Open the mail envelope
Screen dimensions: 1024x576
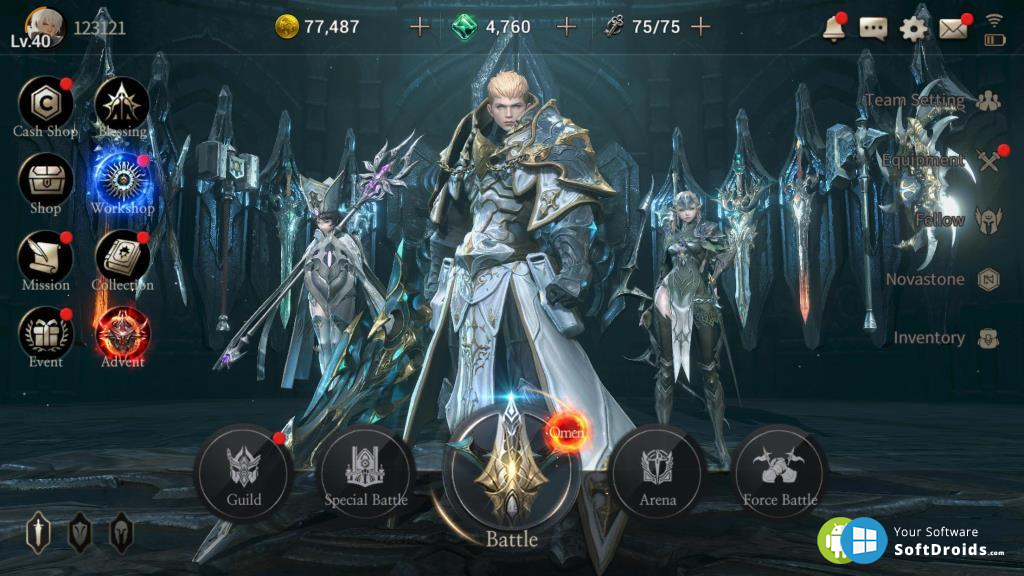point(953,28)
